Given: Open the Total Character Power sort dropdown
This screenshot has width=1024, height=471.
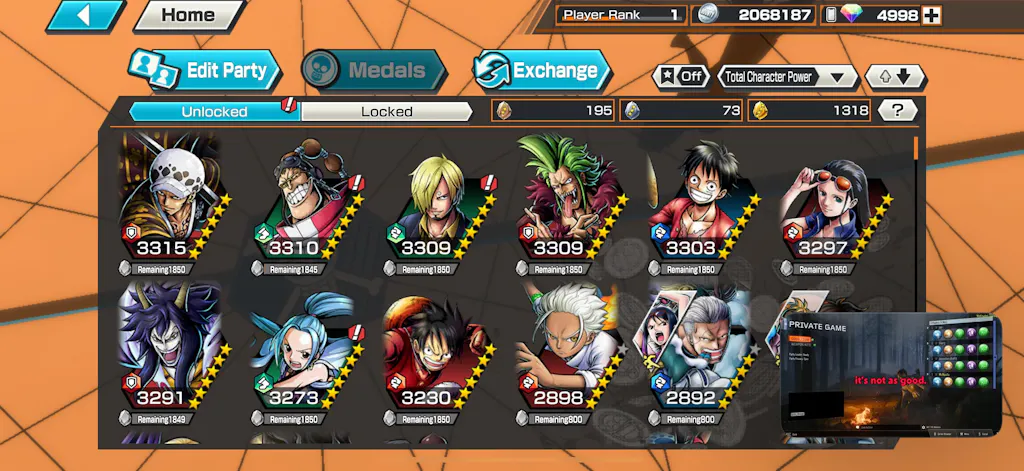Looking at the screenshot, I should tap(788, 76).
